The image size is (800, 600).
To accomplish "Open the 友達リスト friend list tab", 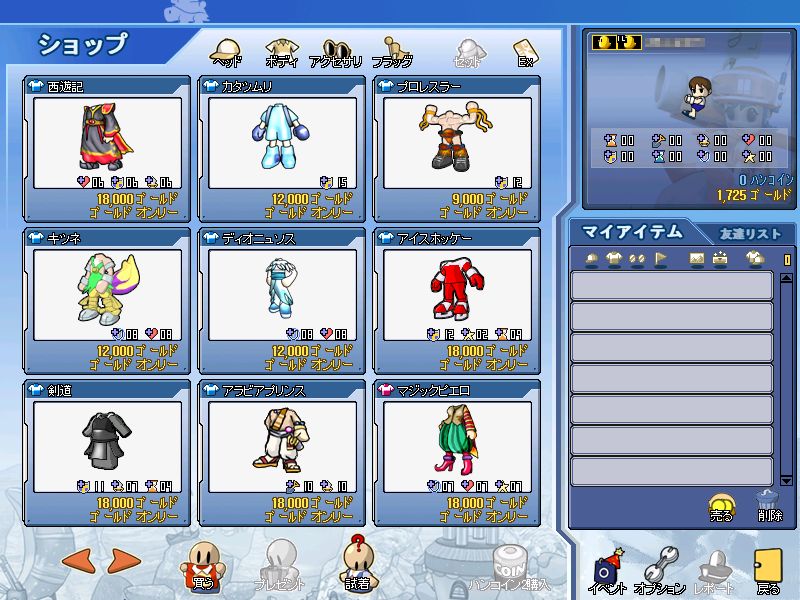I will point(750,233).
